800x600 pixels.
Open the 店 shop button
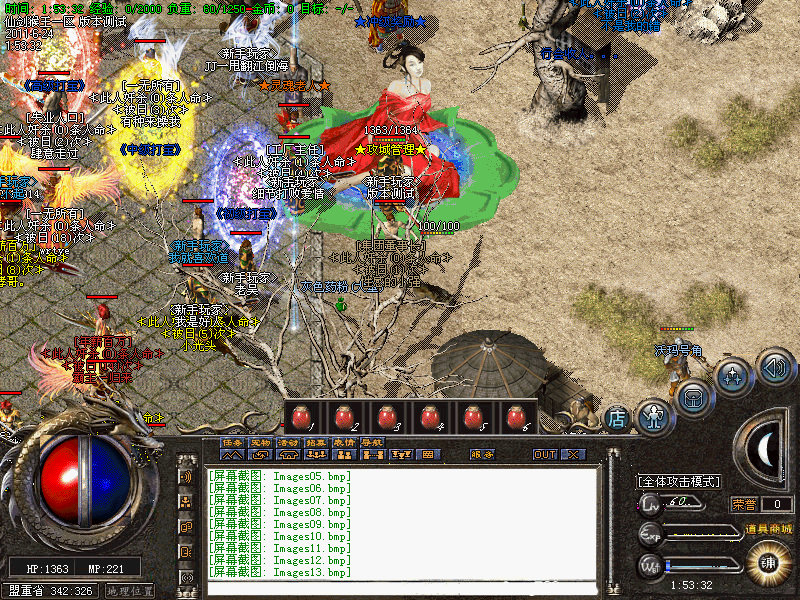pos(617,418)
